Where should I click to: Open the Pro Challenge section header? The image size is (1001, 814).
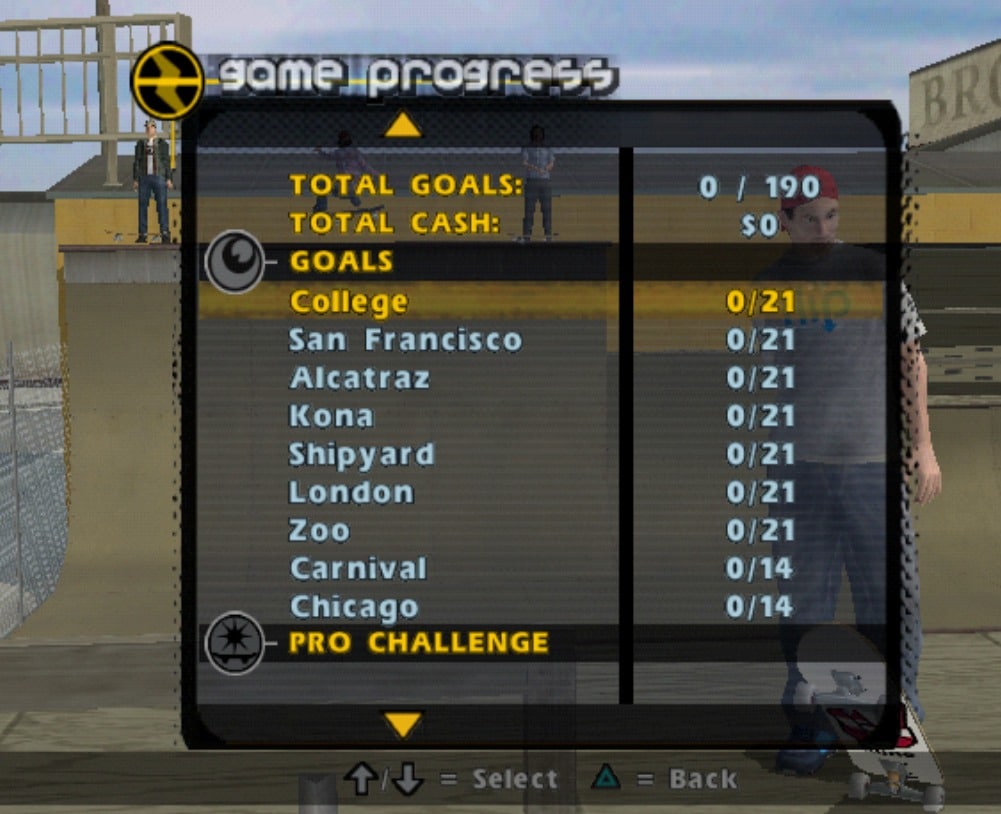pyautogui.click(x=418, y=642)
